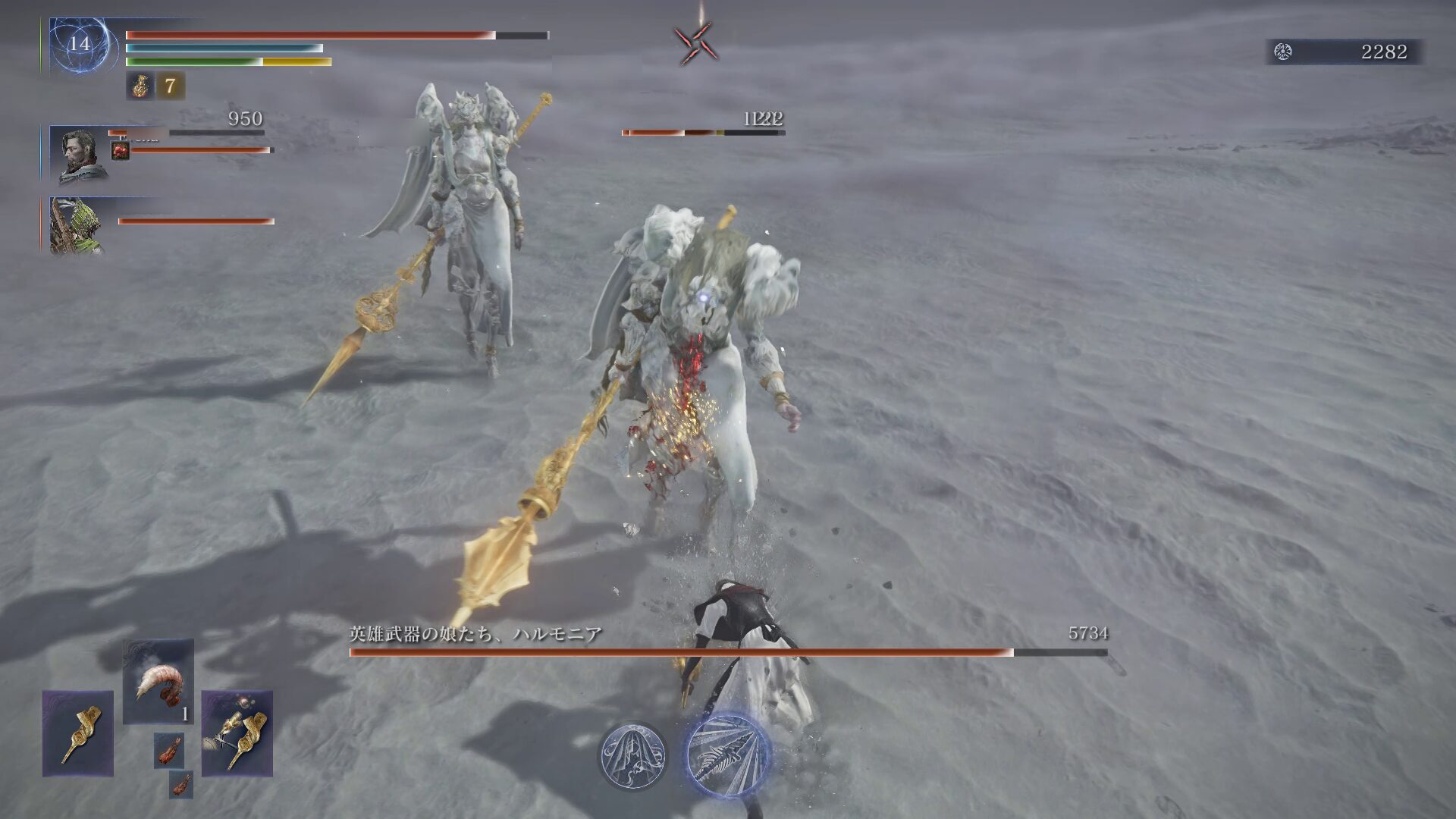Click the rune currency icon
The width and height of the screenshot is (1456, 819).
1283,52
